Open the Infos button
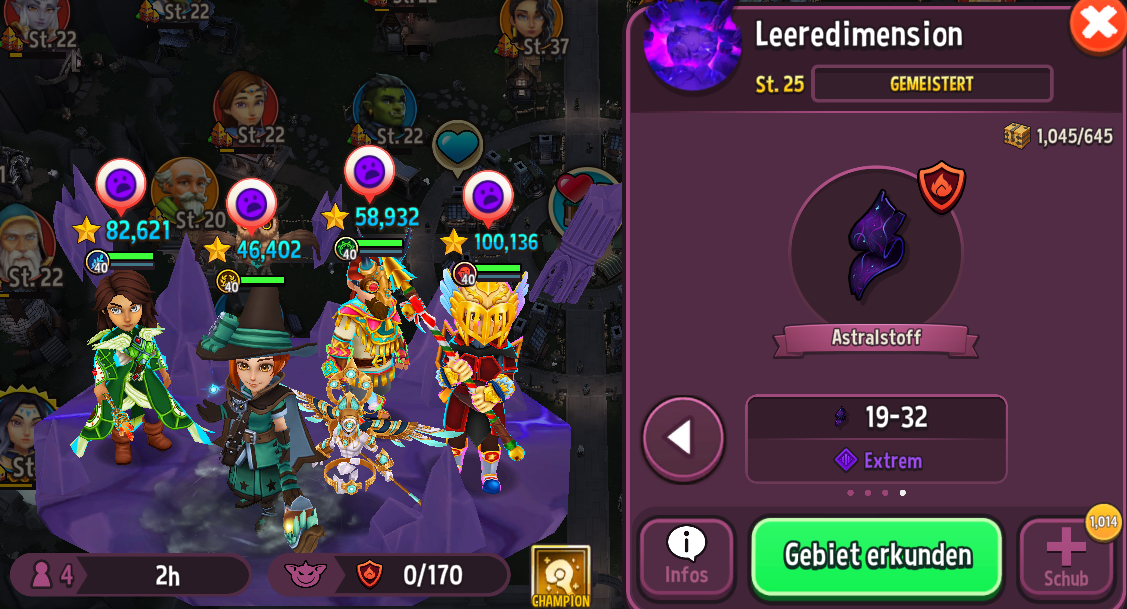1127x609 pixels. coord(687,558)
